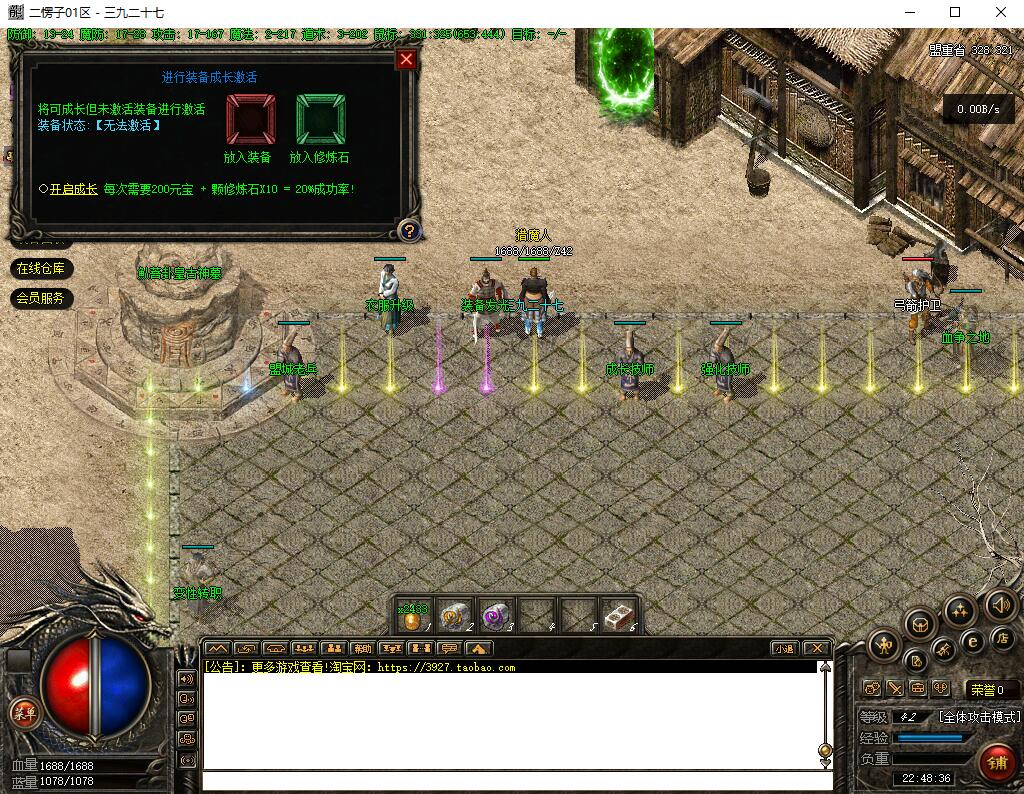Click the 开启成长 start growth link
1024x794 pixels.
74,189
